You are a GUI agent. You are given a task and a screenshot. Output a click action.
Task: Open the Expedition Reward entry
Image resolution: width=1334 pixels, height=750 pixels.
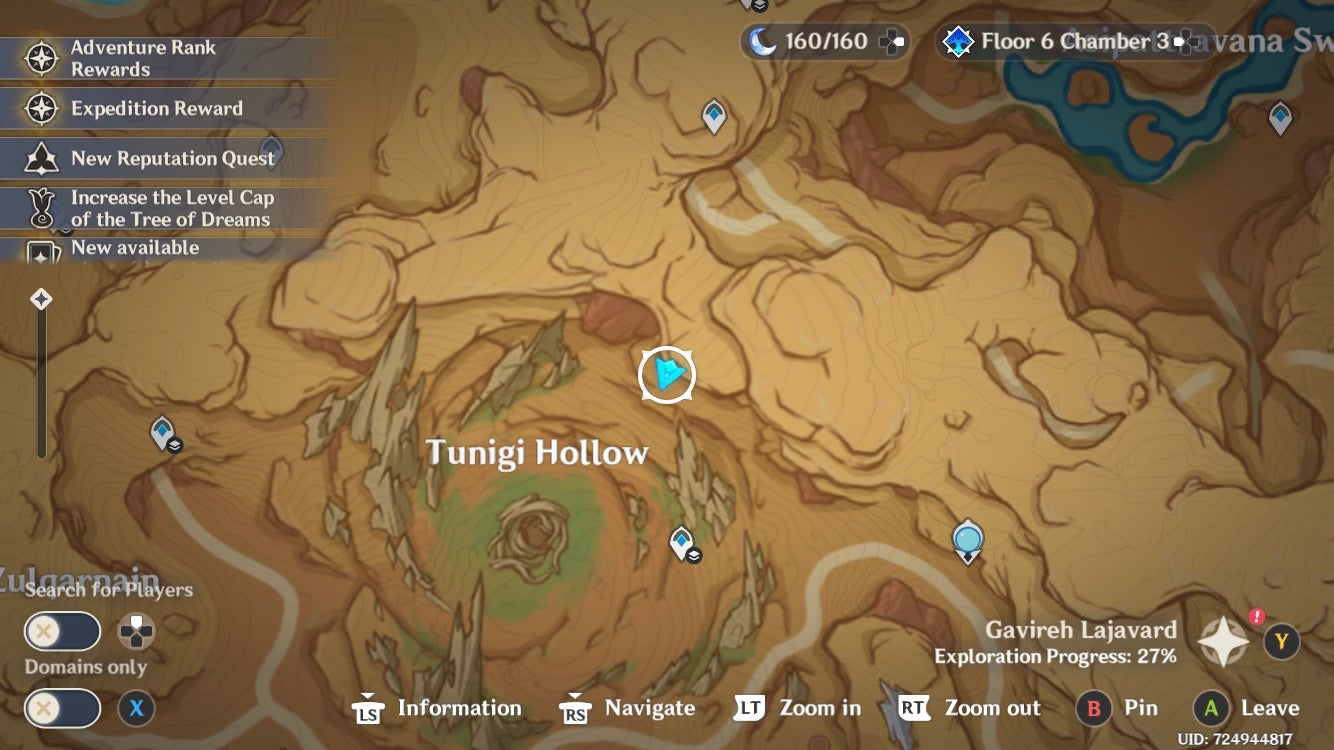pyautogui.click(x=155, y=108)
